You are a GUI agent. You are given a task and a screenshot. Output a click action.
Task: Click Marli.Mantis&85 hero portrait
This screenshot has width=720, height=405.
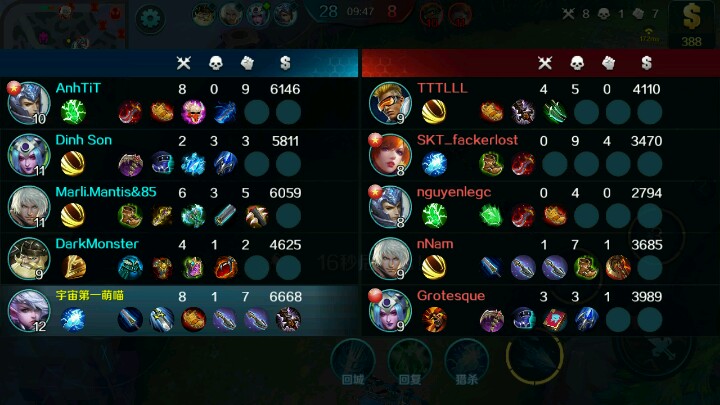pyautogui.click(x=28, y=206)
